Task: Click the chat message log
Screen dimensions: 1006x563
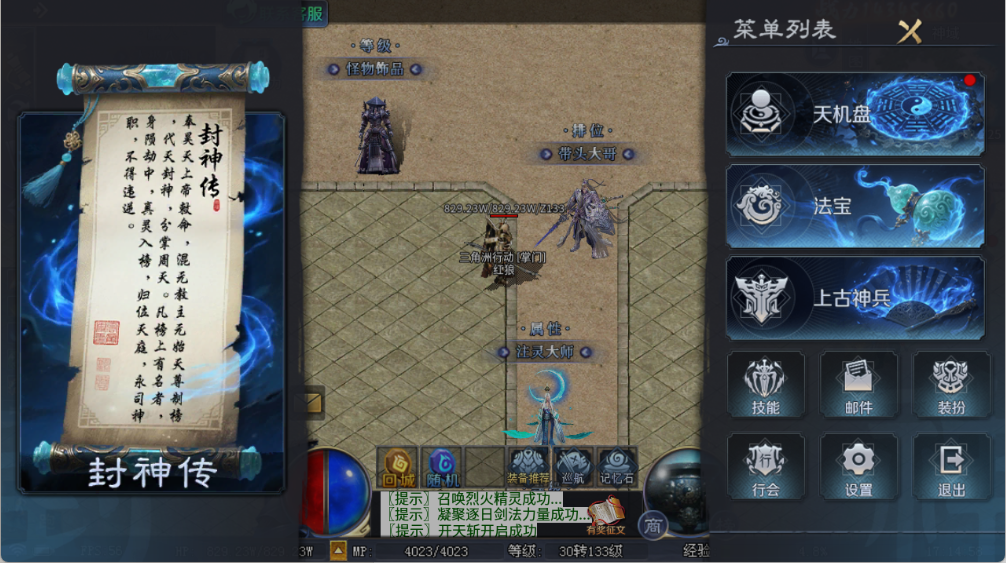Action: [480, 514]
